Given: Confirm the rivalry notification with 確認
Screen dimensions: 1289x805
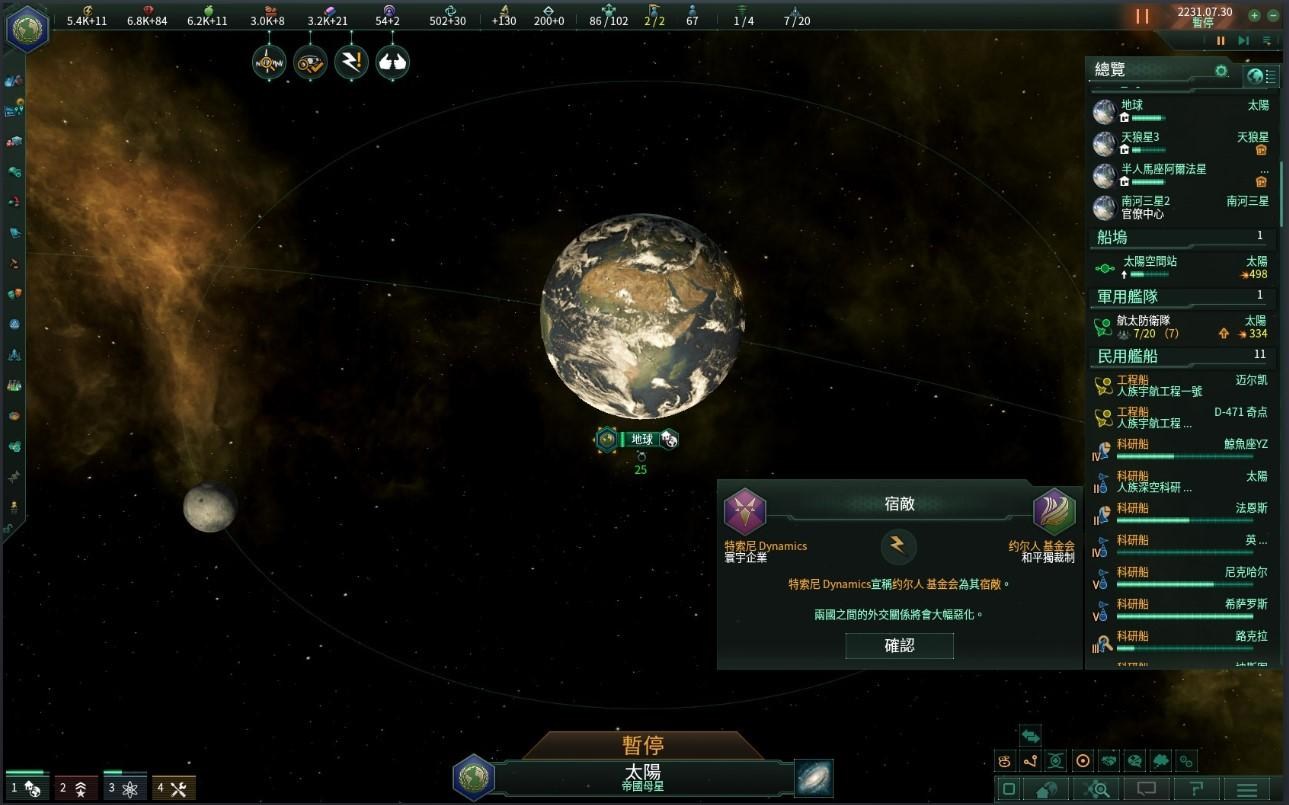Looking at the screenshot, I should tap(899, 646).
